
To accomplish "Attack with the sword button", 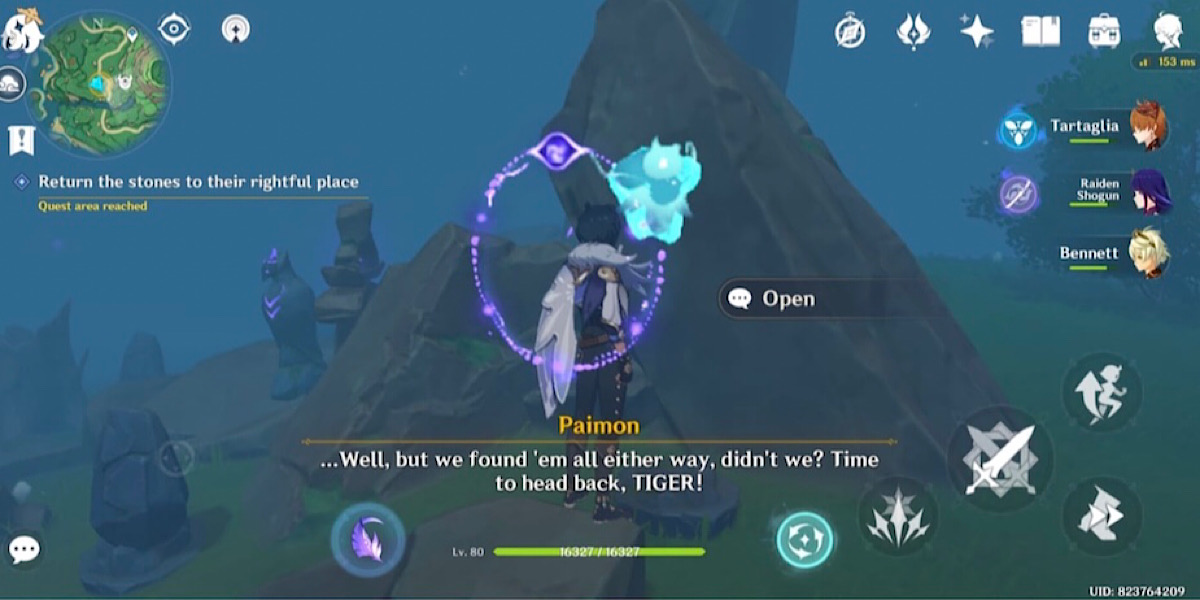I will click(x=998, y=460).
